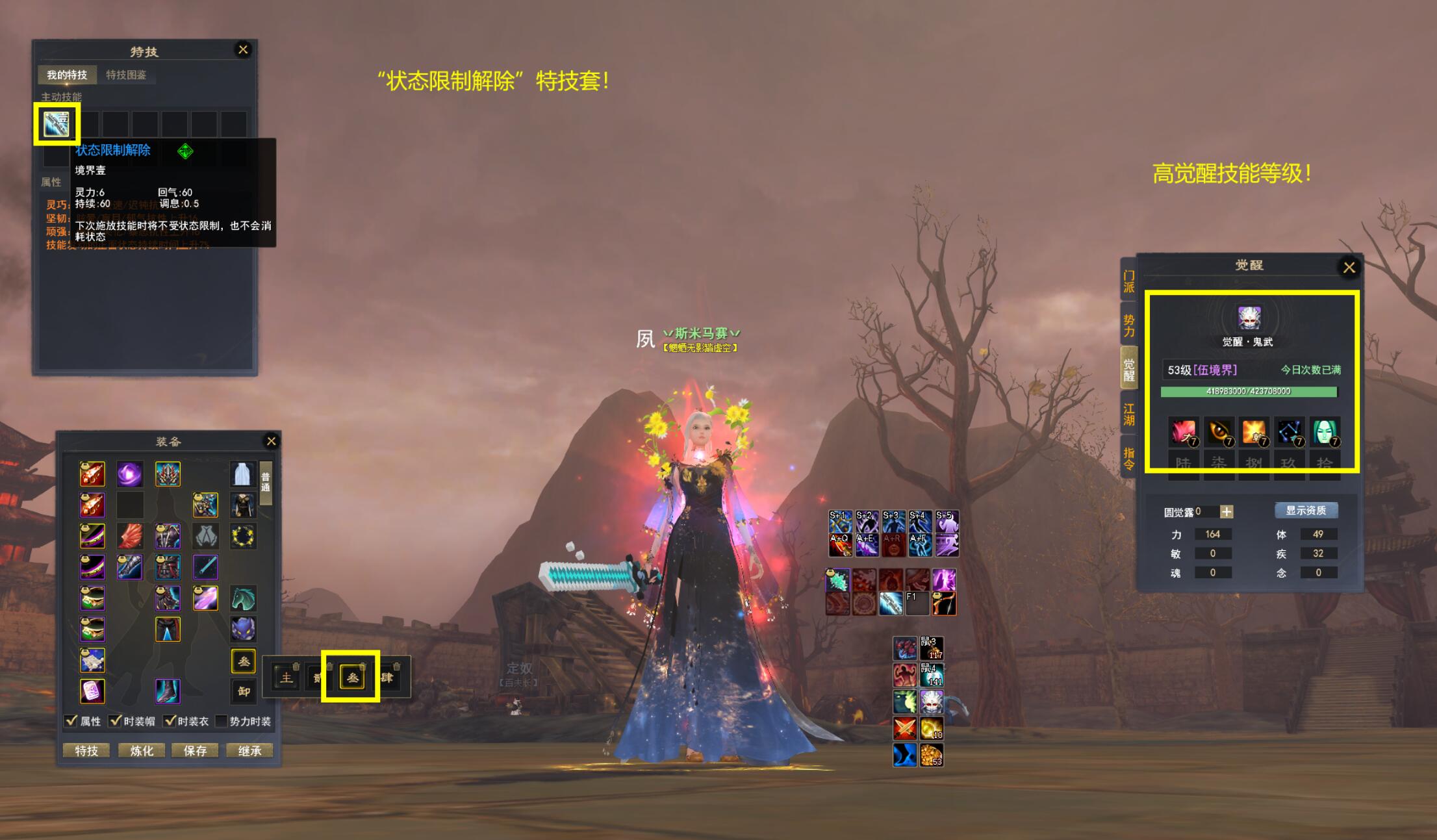The image size is (1437, 840).
Task: Switch to the 门派 side tab
Action: (1129, 282)
